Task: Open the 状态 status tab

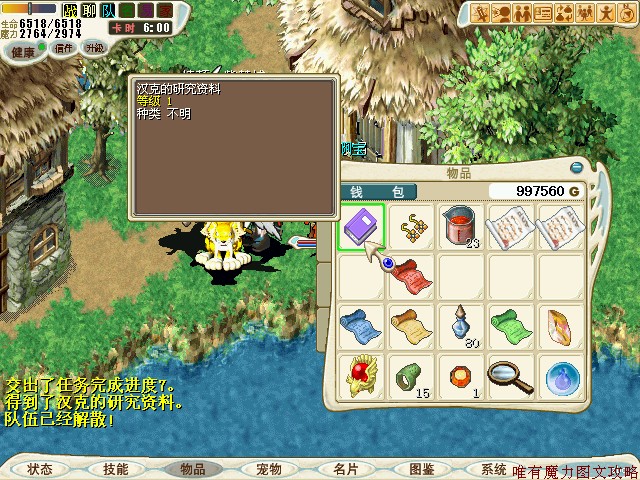Action: [x=40, y=469]
